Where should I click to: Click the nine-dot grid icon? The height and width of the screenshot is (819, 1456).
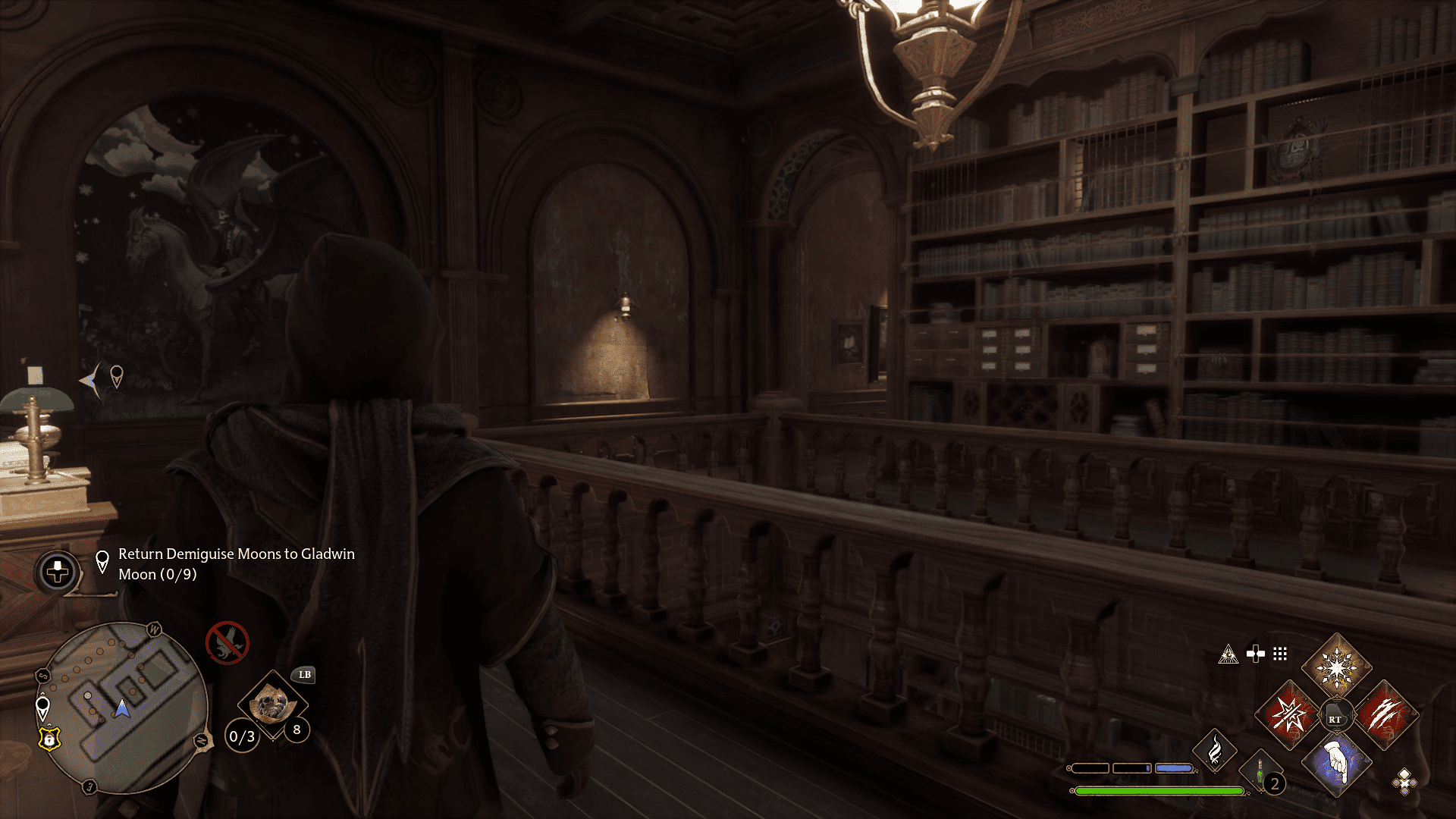(x=1280, y=654)
